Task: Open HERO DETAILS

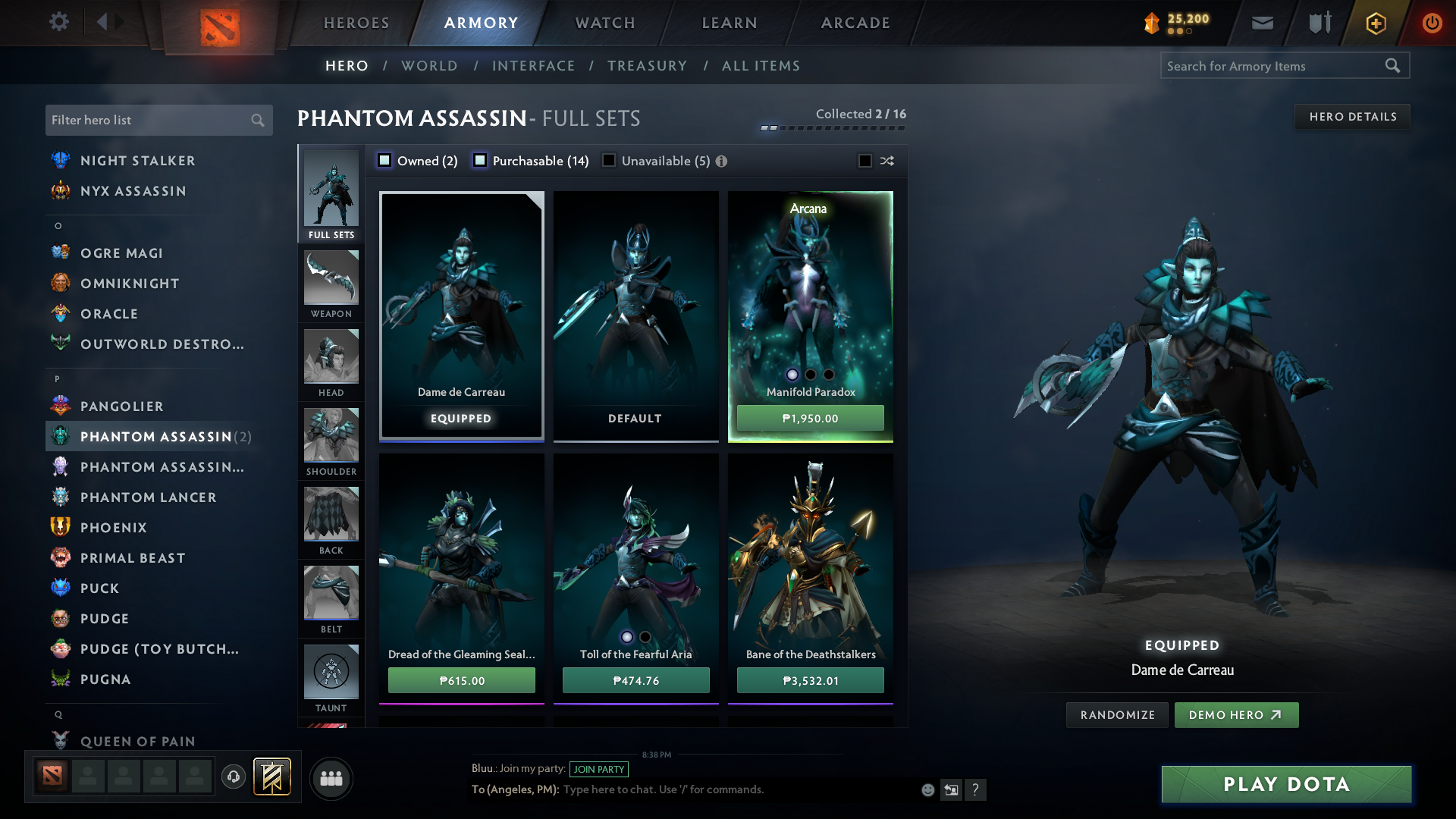Action: tap(1352, 116)
